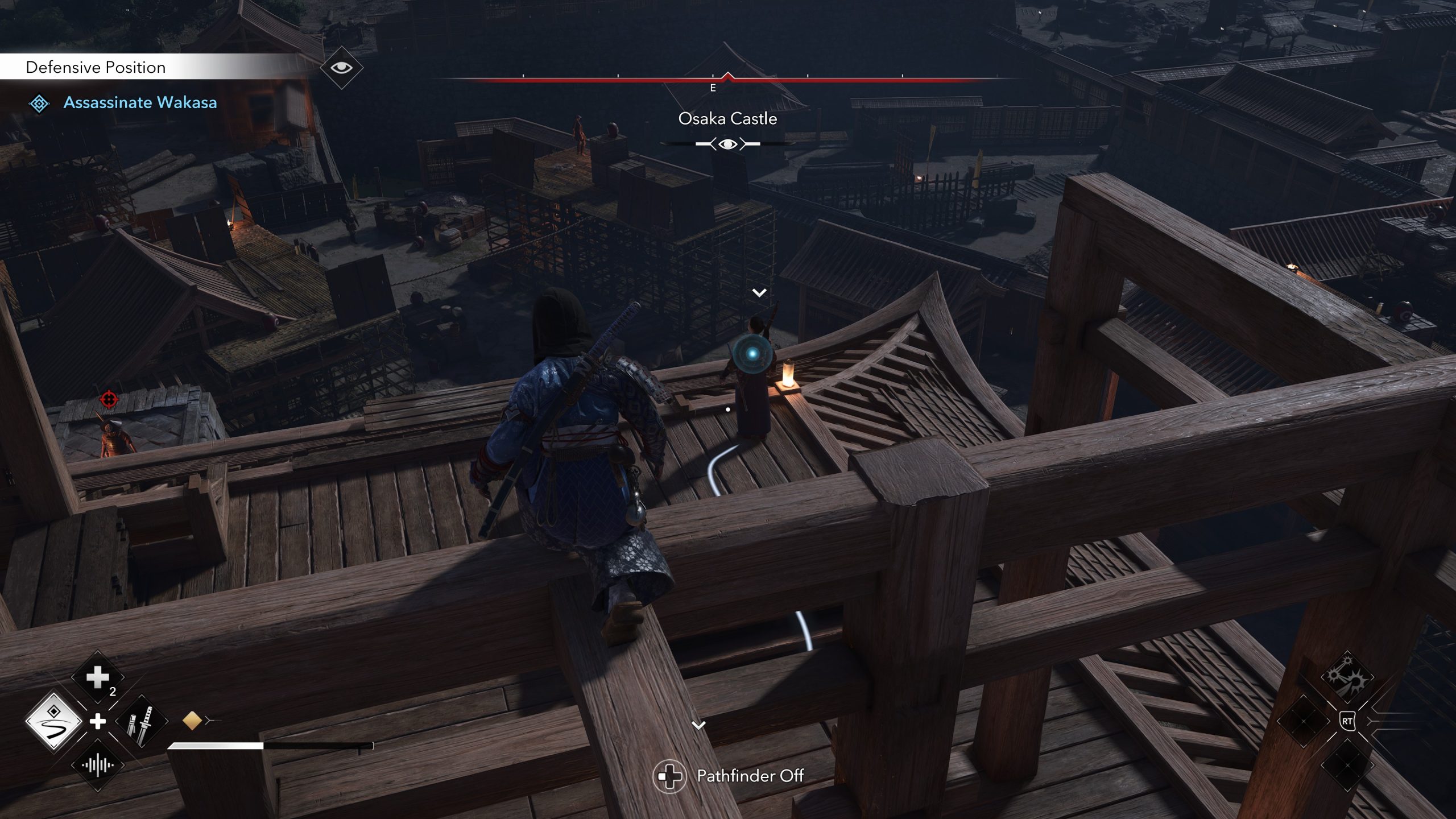Click the Assassinate Wakasa objective

pyautogui.click(x=140, y=102)
